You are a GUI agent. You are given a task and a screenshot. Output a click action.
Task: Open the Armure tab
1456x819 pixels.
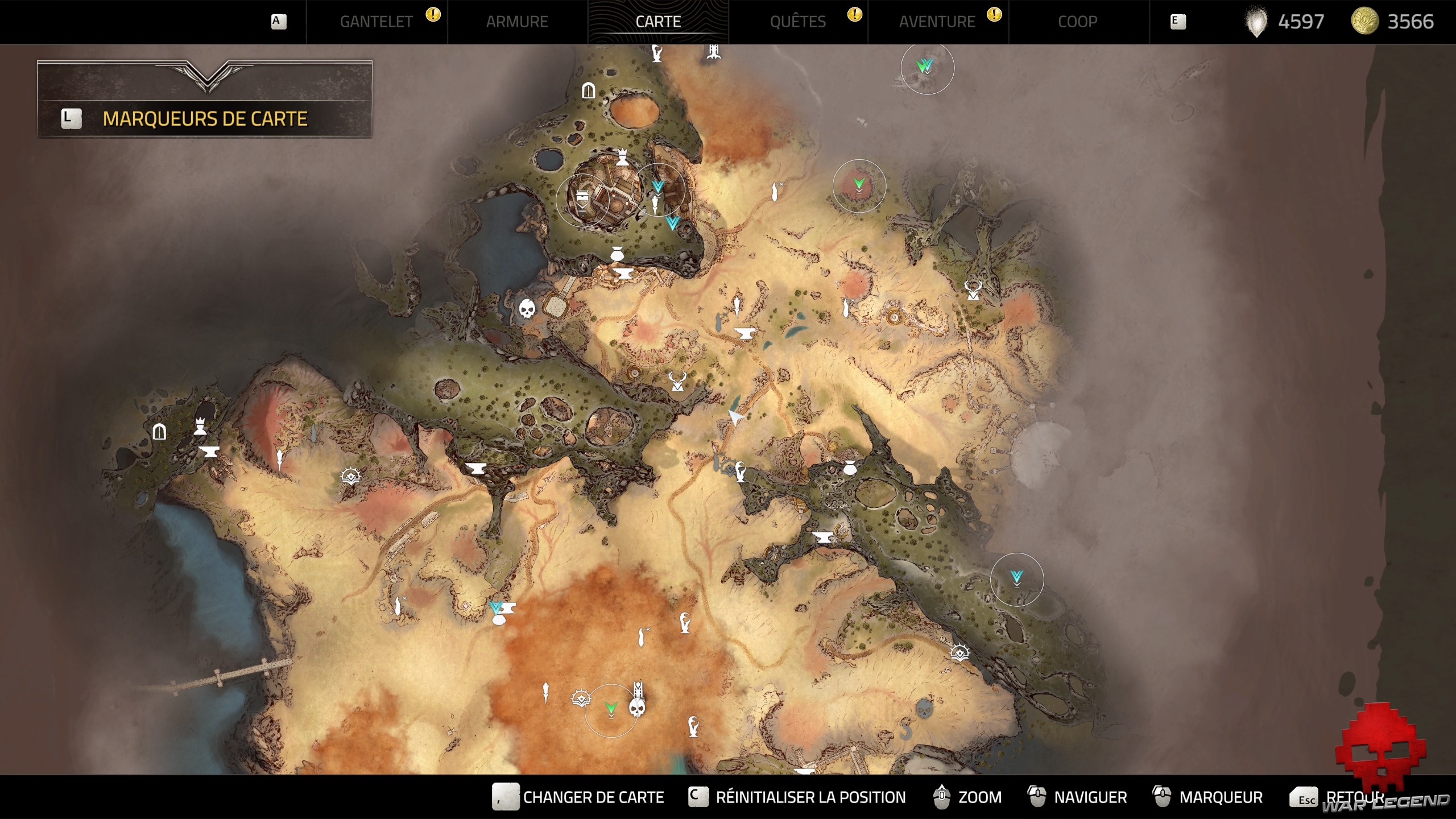(517, 22)
